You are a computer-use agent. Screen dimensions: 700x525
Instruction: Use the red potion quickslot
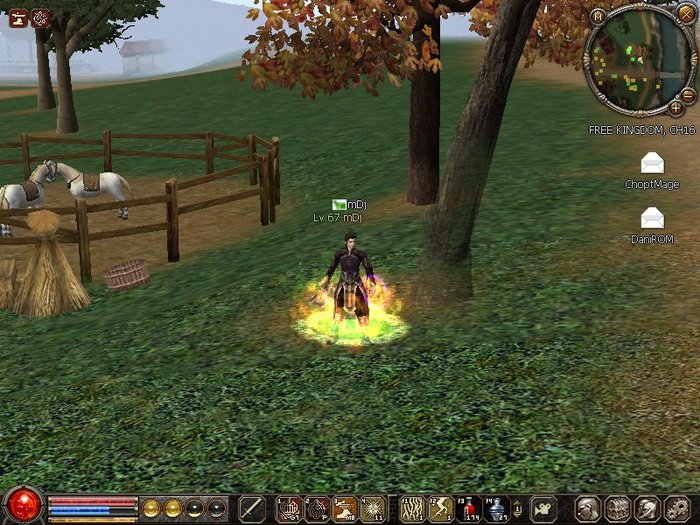click(469, 508)
